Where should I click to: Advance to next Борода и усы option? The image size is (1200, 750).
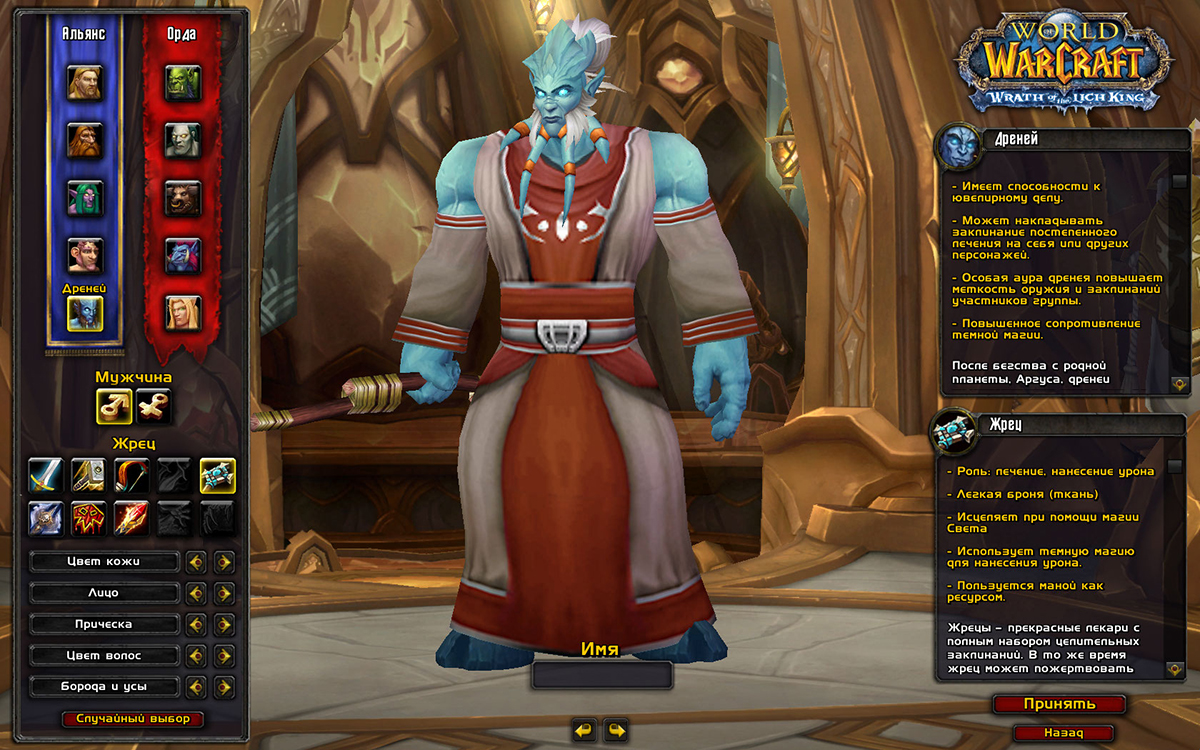point(224,688)
